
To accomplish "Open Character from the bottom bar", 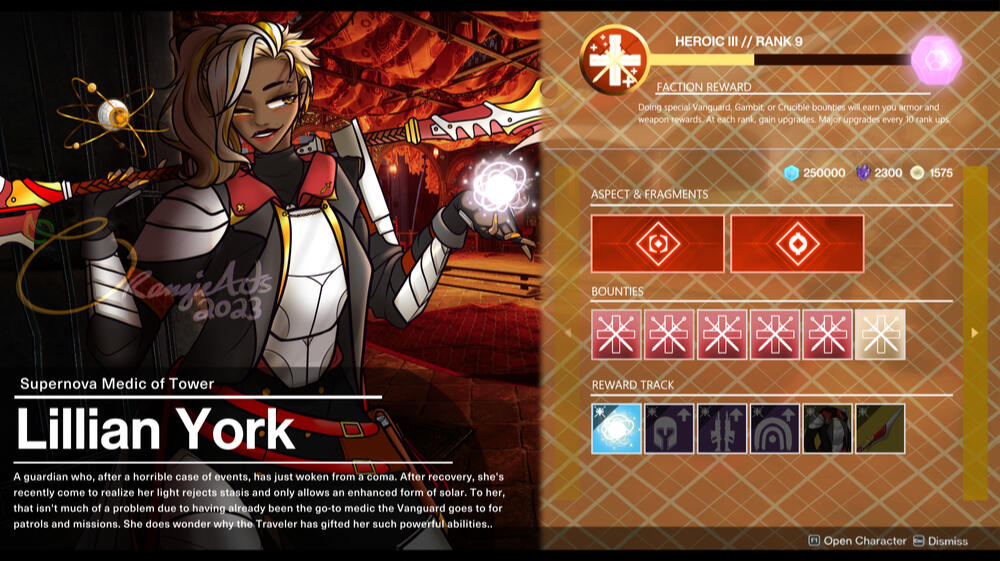I will click(857, 541).
